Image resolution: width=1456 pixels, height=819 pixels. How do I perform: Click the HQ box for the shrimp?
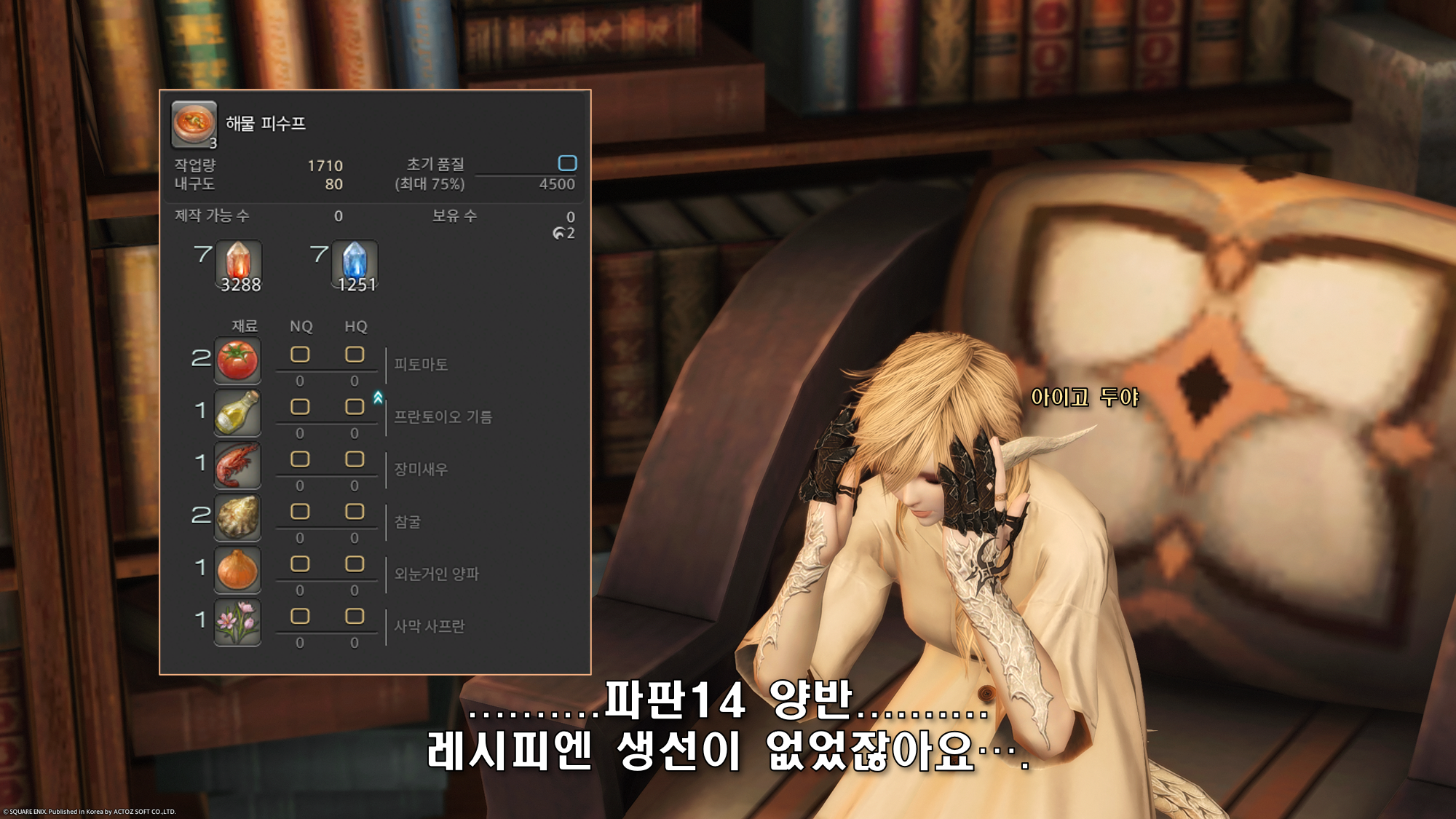coord(355,459)
